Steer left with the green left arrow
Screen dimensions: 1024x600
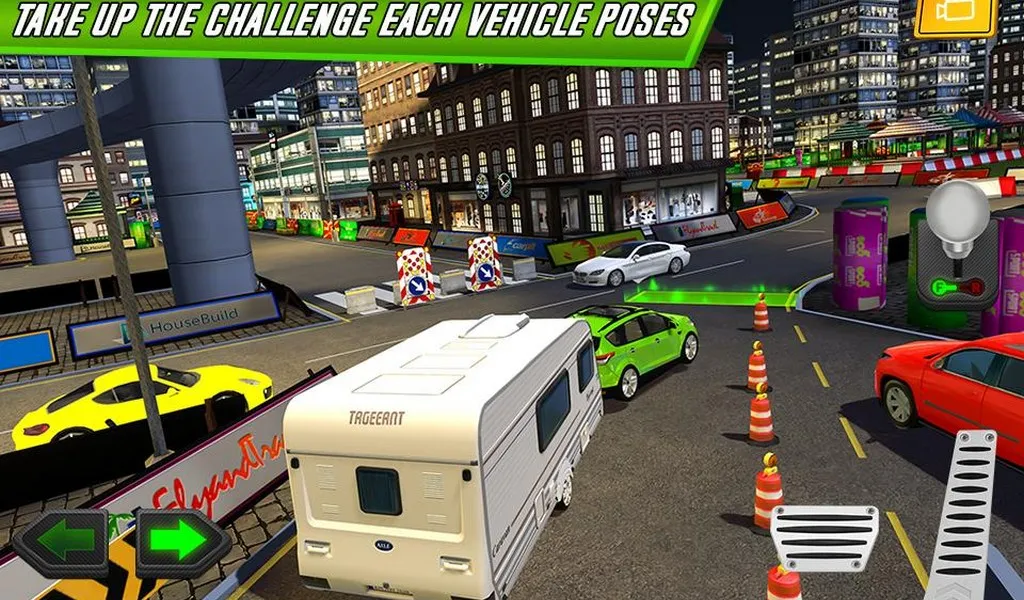[x=60, y=543]
